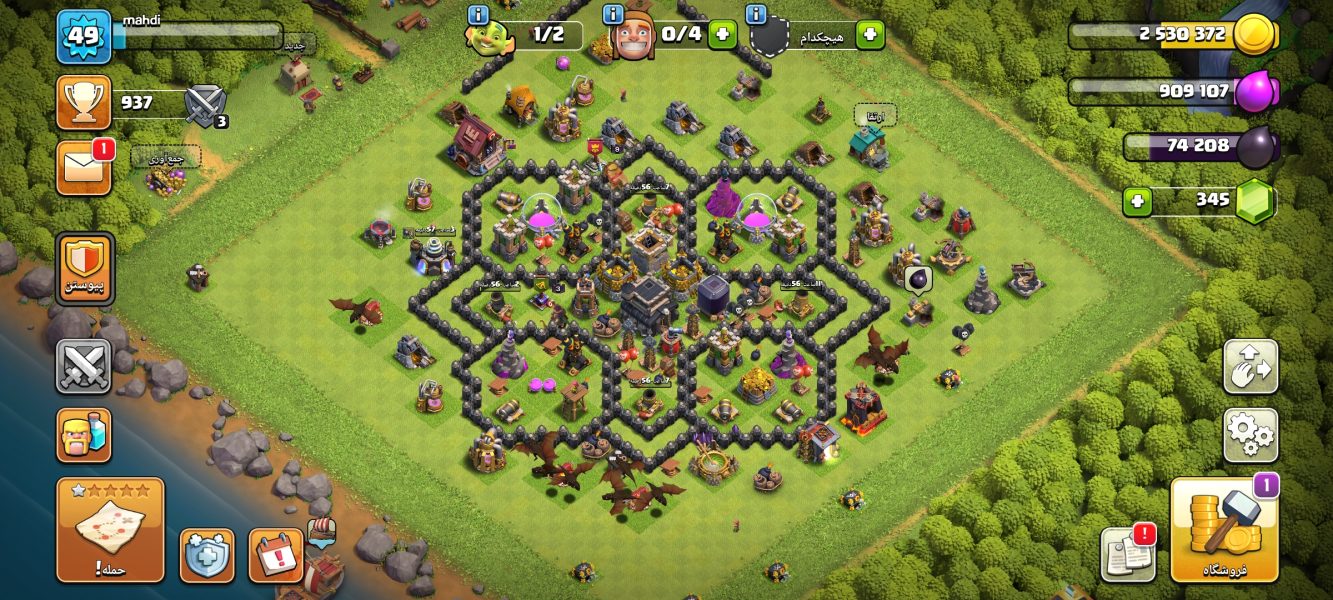
Task: Open the attack map button
Action: (x=110, y=530)
